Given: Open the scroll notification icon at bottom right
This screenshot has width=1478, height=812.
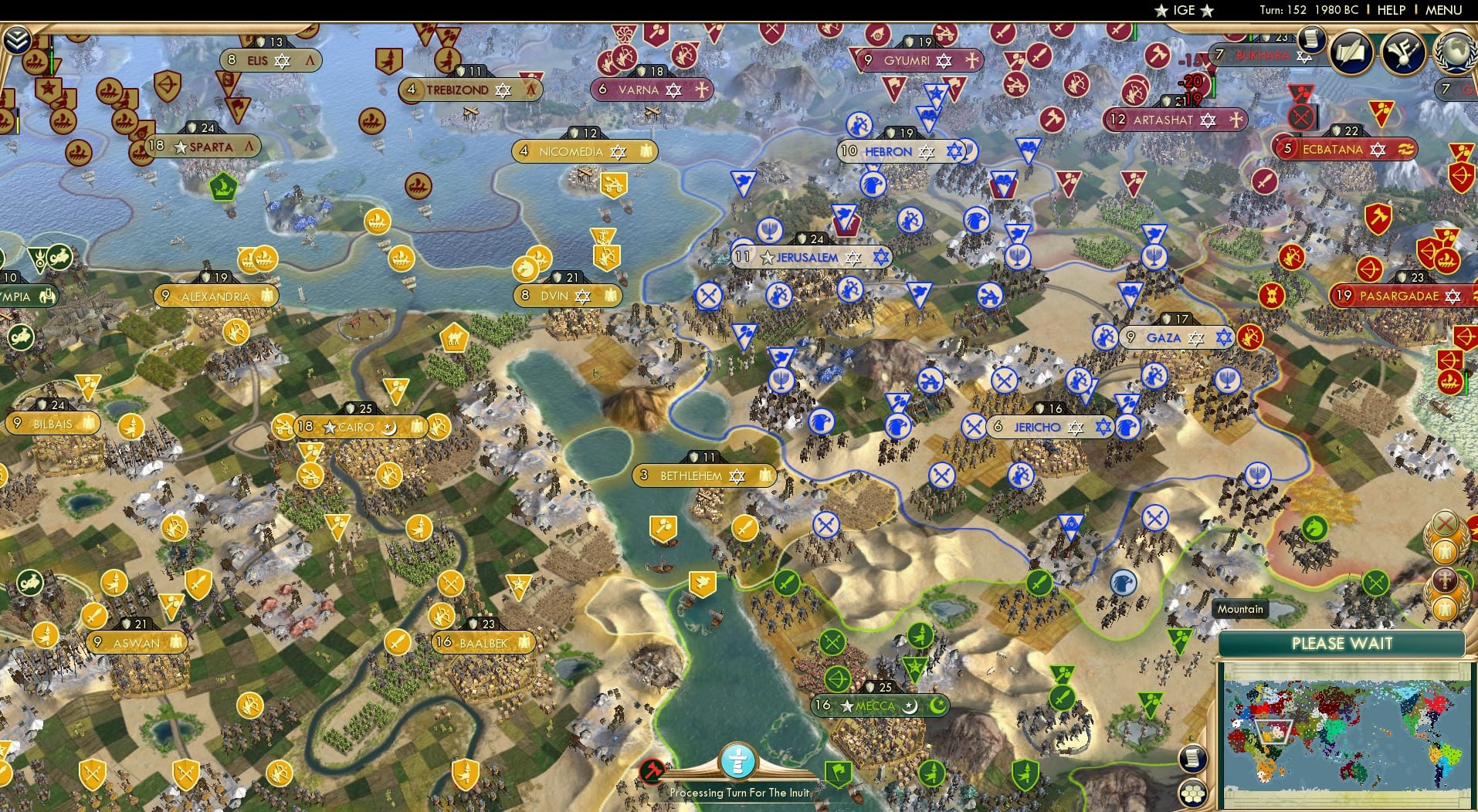Looking at the screenshot, I should coord(1193,760).
